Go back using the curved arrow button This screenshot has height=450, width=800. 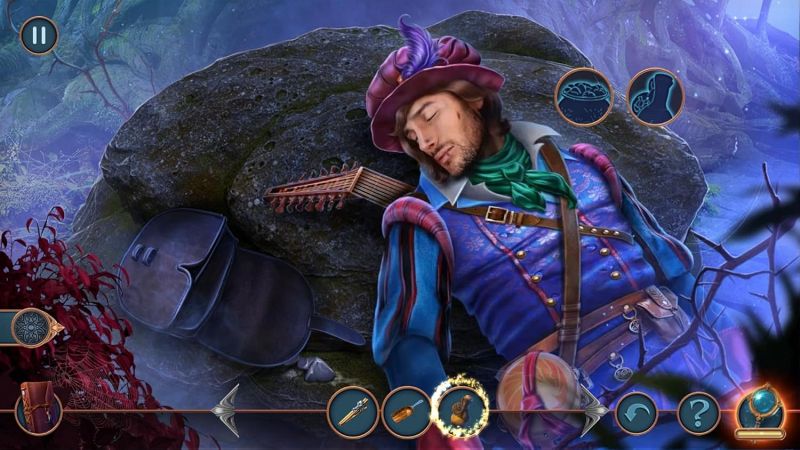coord(636,411)
